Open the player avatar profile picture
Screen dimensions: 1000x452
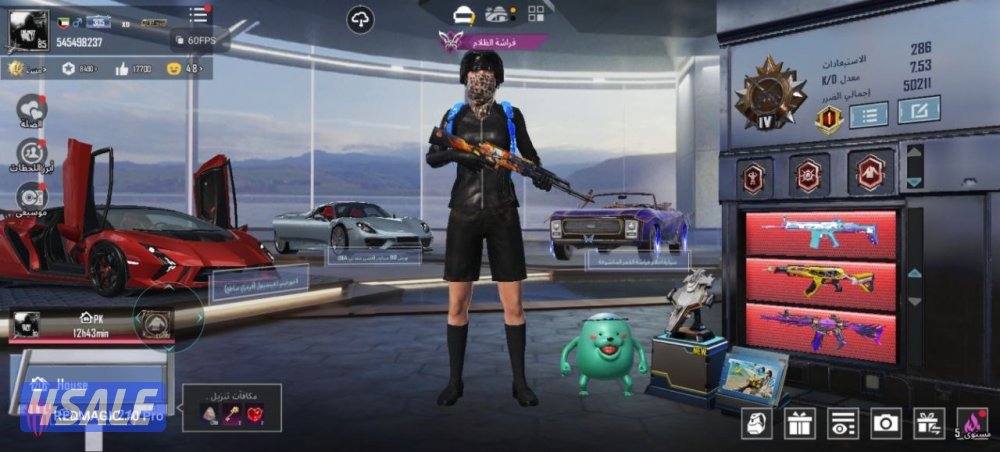(x=27, y=30)
